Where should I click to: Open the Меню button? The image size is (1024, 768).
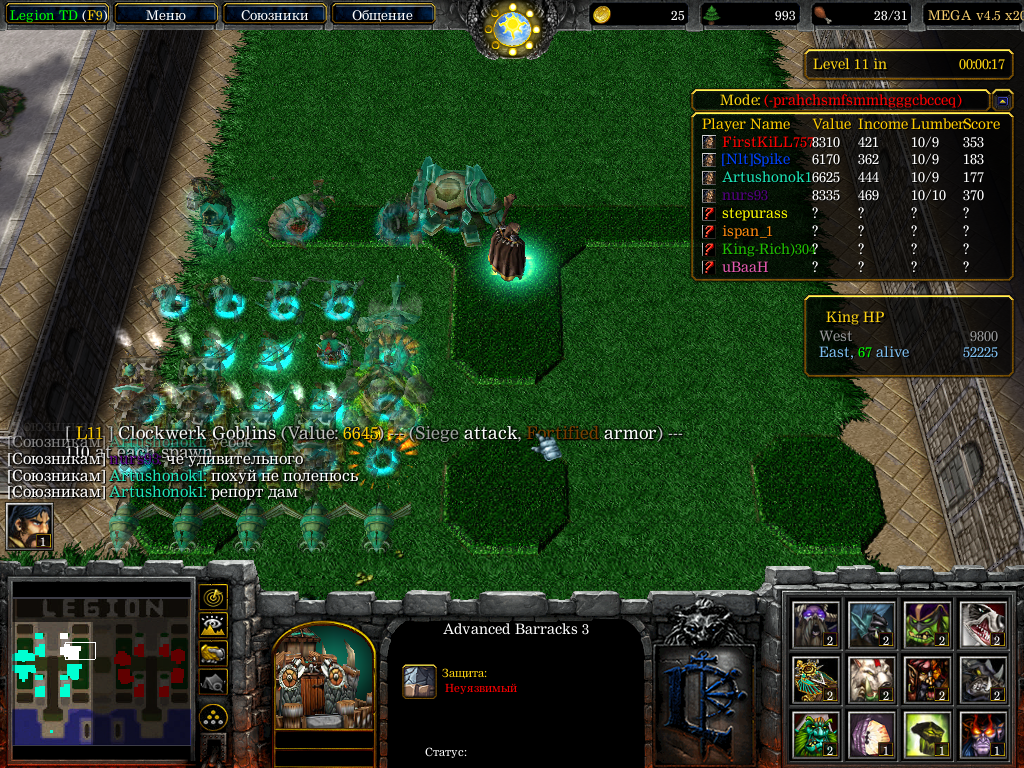[166, 15]
